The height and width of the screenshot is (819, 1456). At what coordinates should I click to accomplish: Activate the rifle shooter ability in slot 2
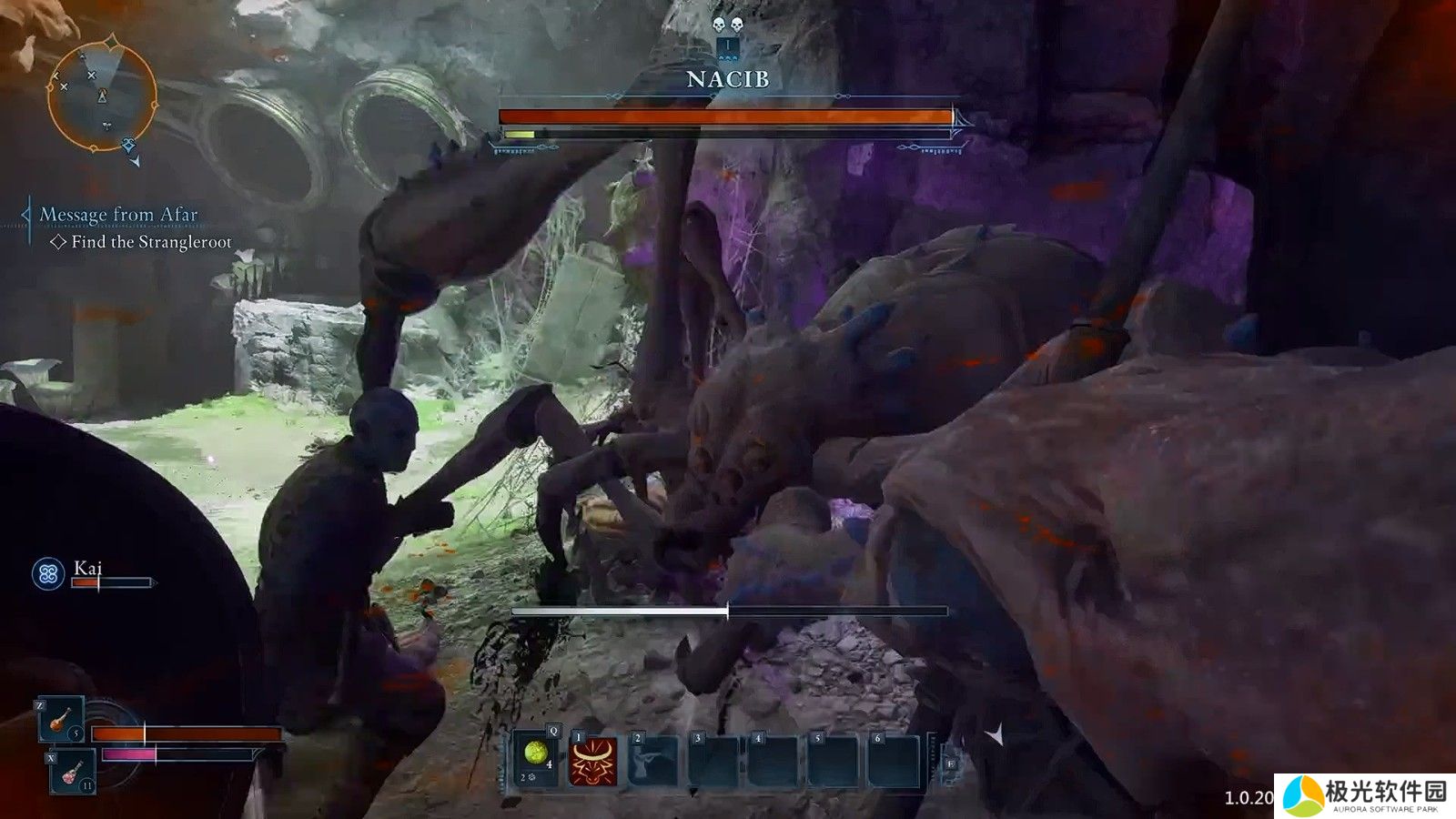coord(653,761)
